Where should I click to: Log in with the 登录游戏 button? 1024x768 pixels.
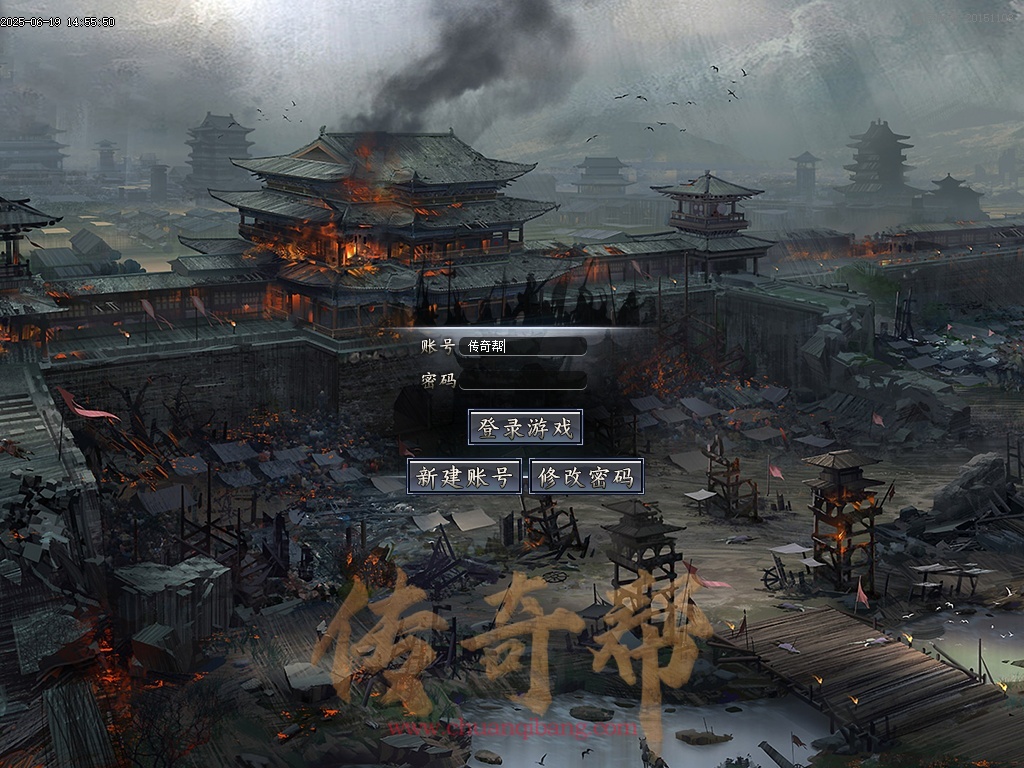525,428
